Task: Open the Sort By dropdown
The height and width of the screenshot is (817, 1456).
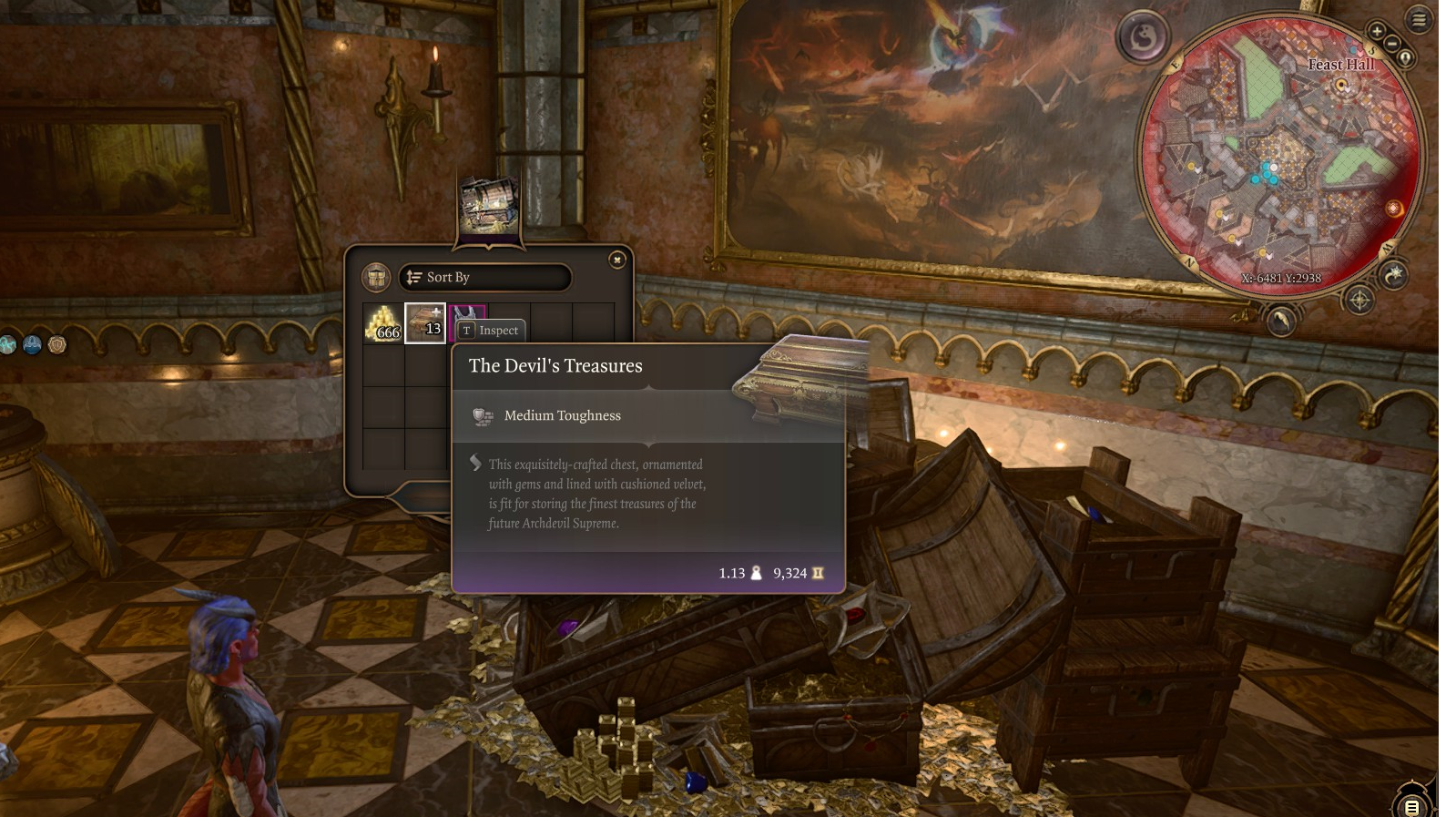Action: [484, 278]
